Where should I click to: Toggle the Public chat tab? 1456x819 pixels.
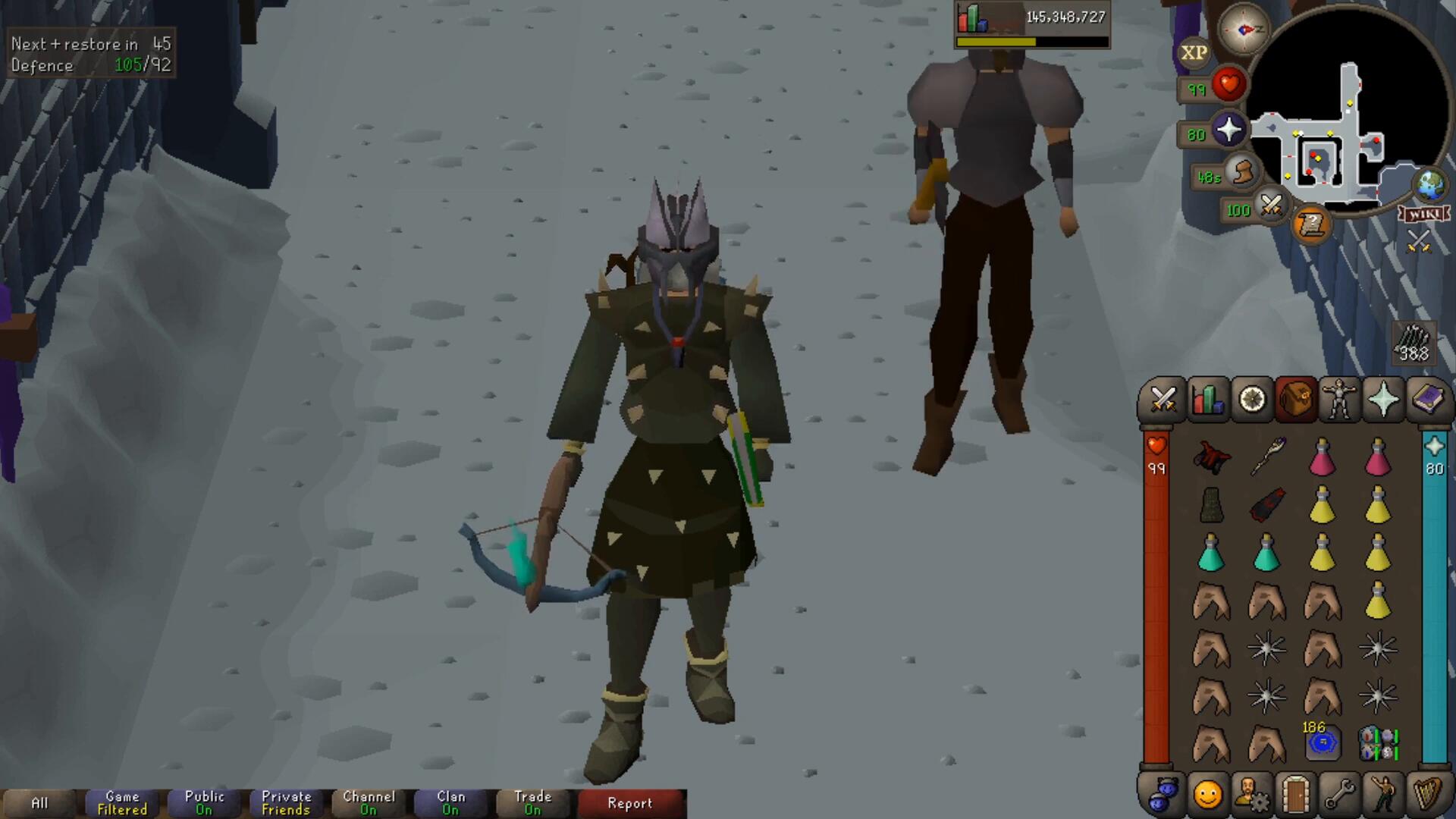tap(204, 803)
